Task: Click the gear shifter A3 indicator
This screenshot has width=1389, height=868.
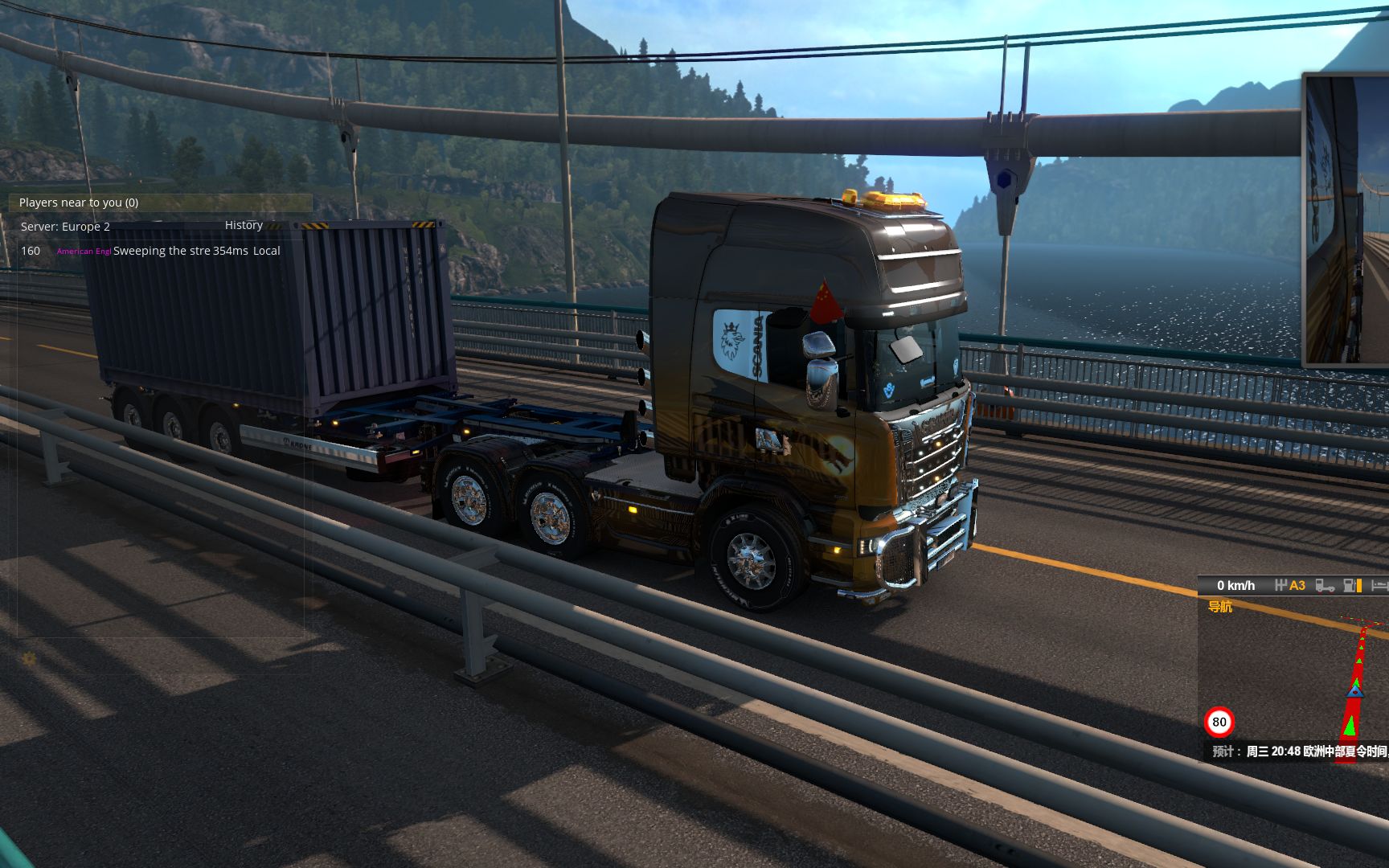Action: coord(1290,585)
